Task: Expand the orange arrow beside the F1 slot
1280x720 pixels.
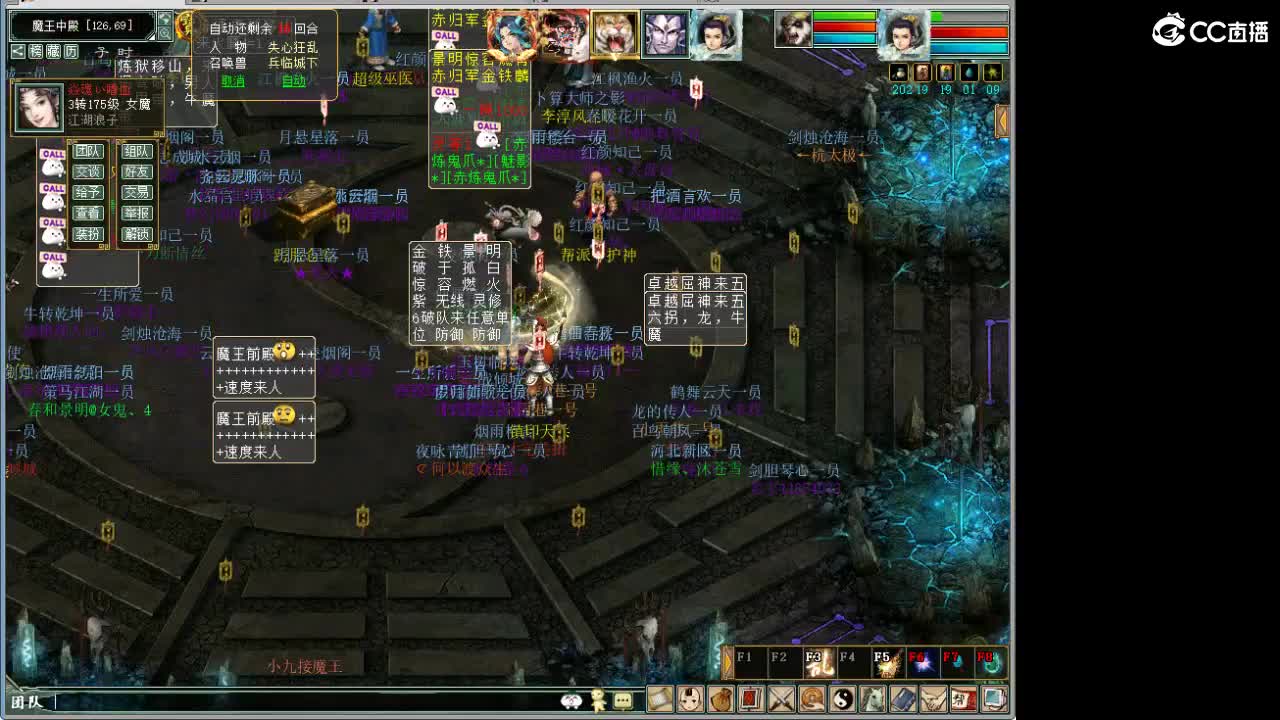Action: (x=728, y=662)
